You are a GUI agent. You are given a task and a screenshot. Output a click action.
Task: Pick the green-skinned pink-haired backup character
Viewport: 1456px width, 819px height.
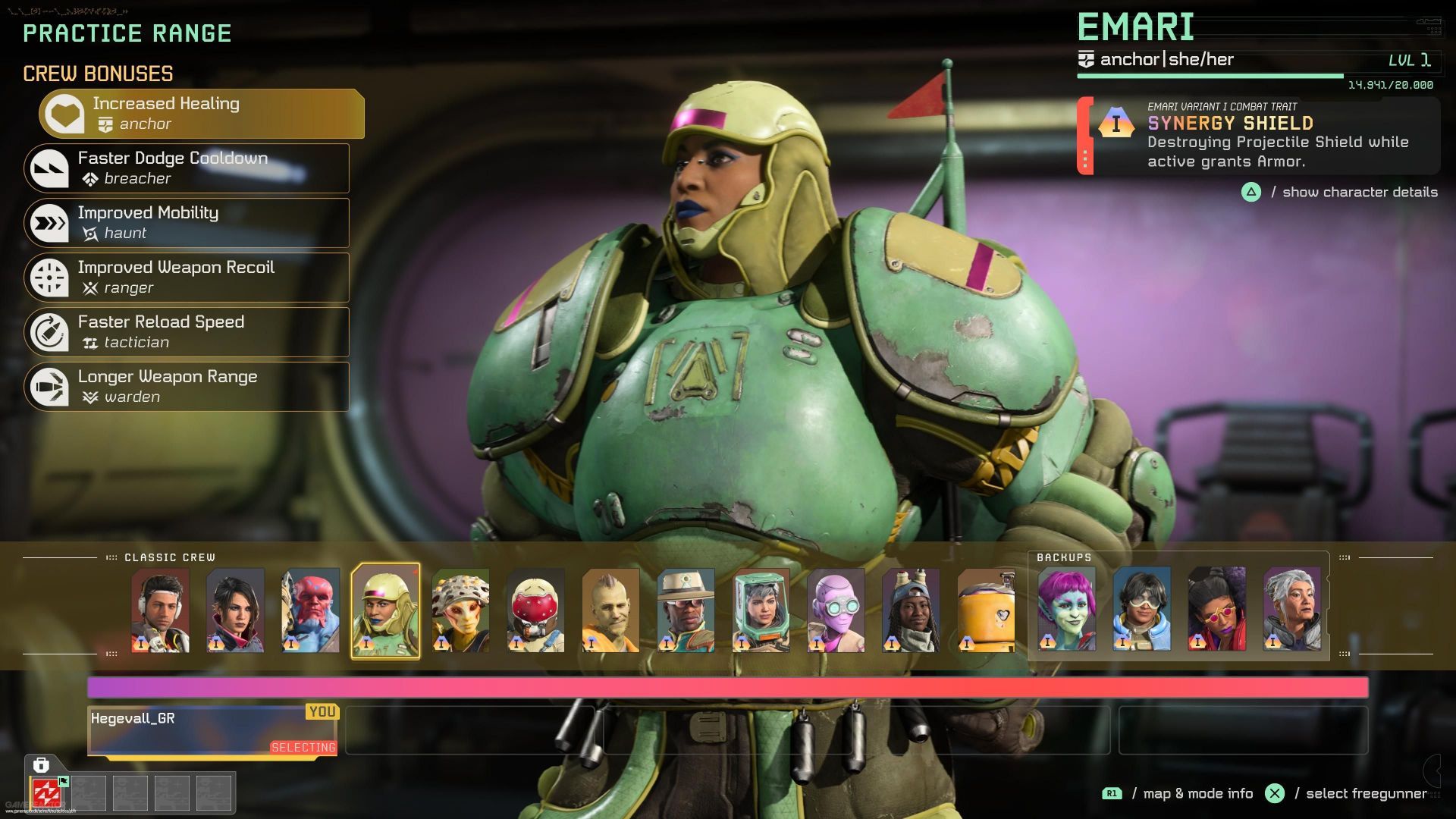pos(1066,609)
